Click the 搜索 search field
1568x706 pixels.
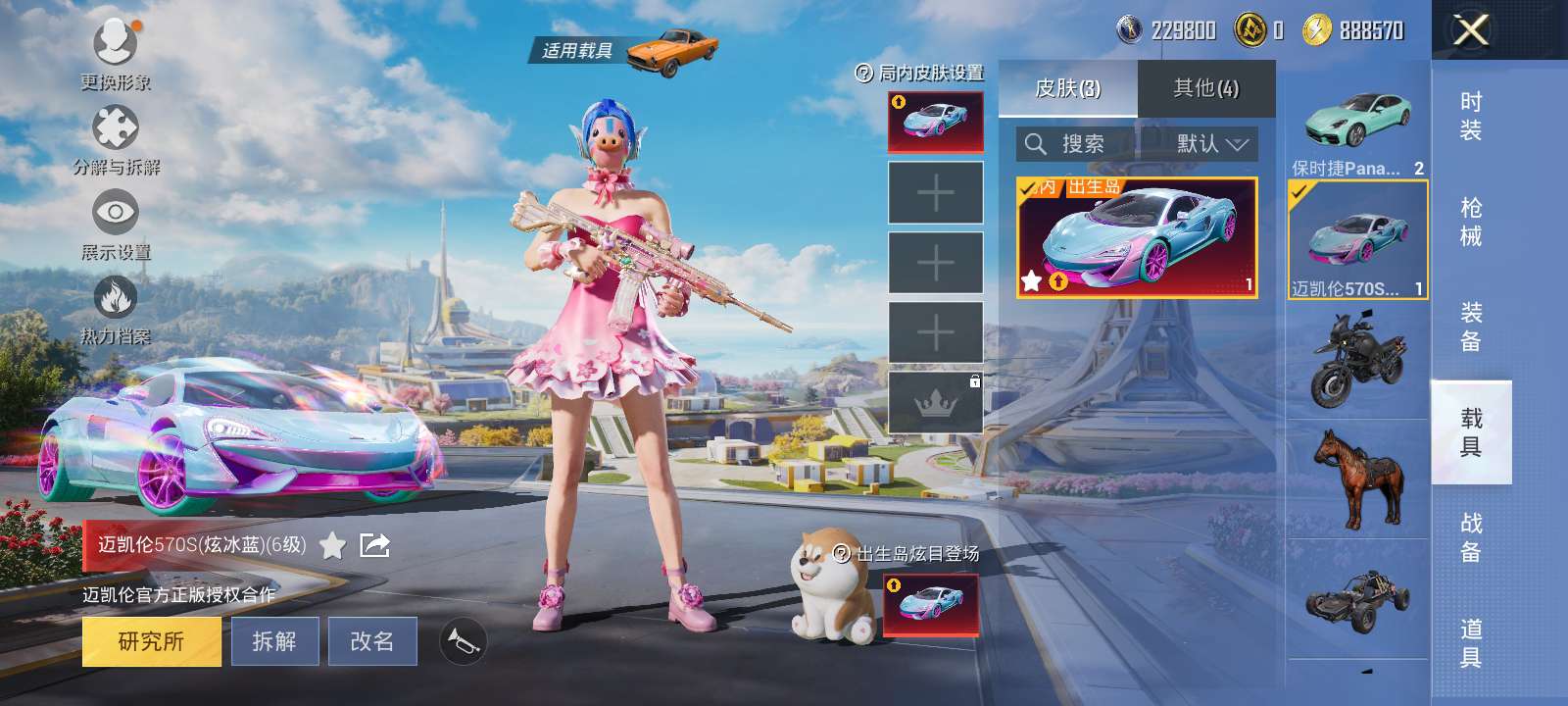pyautogui.click(x=1076, y=144)
